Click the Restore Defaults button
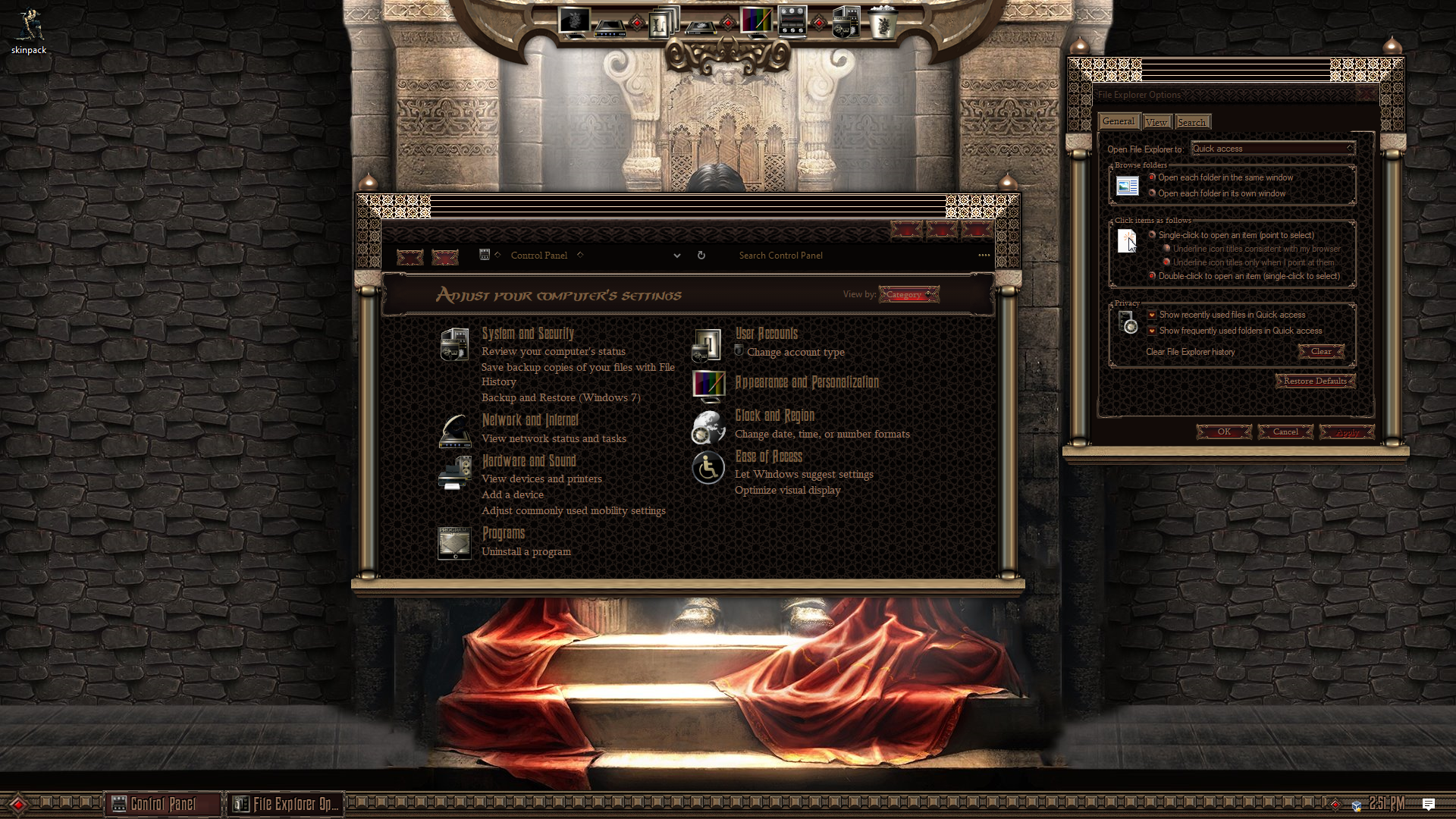This screenshot has height=819, width=1456. 1315,381
